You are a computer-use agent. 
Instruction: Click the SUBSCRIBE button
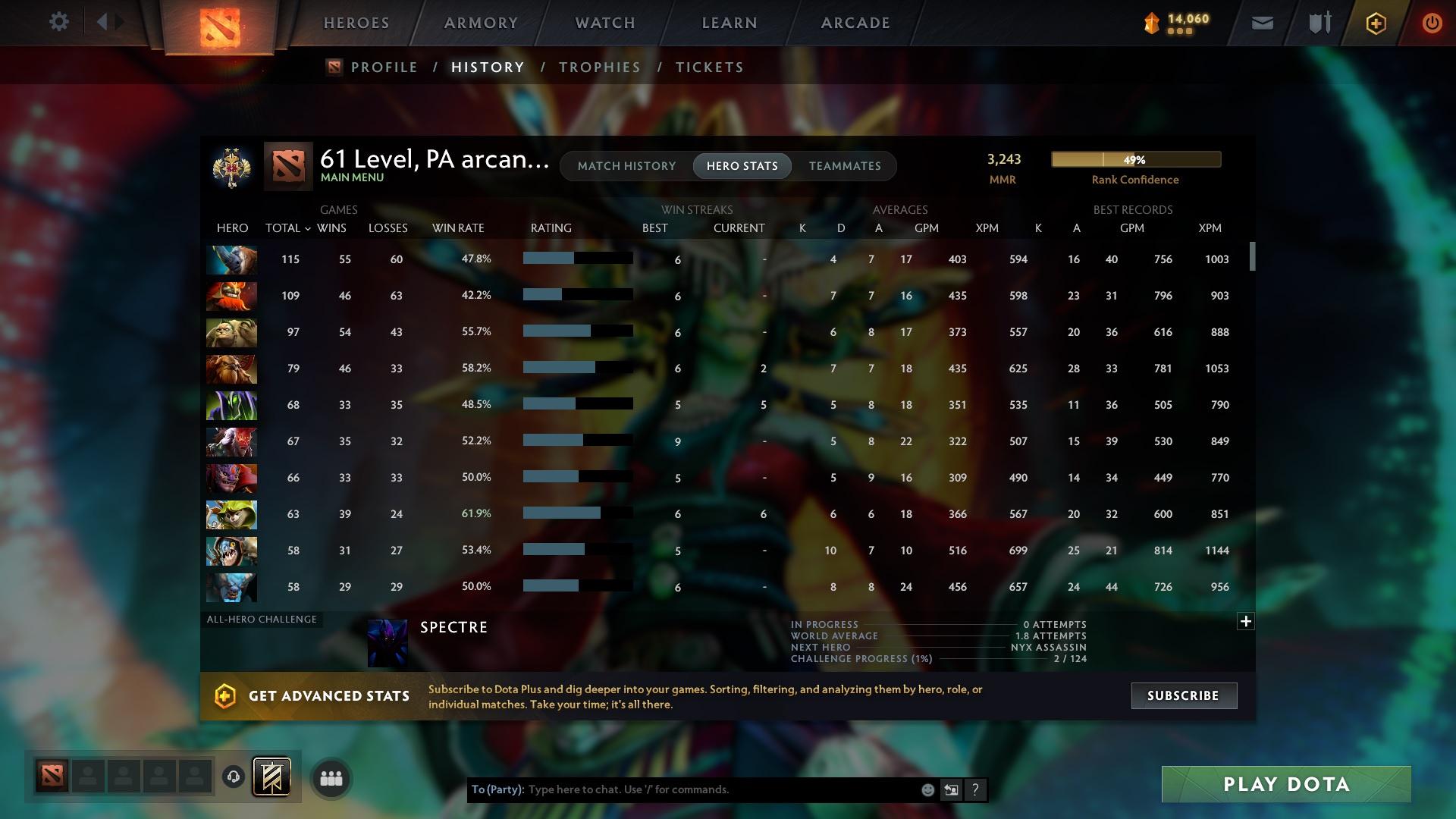coord(1183,695)
